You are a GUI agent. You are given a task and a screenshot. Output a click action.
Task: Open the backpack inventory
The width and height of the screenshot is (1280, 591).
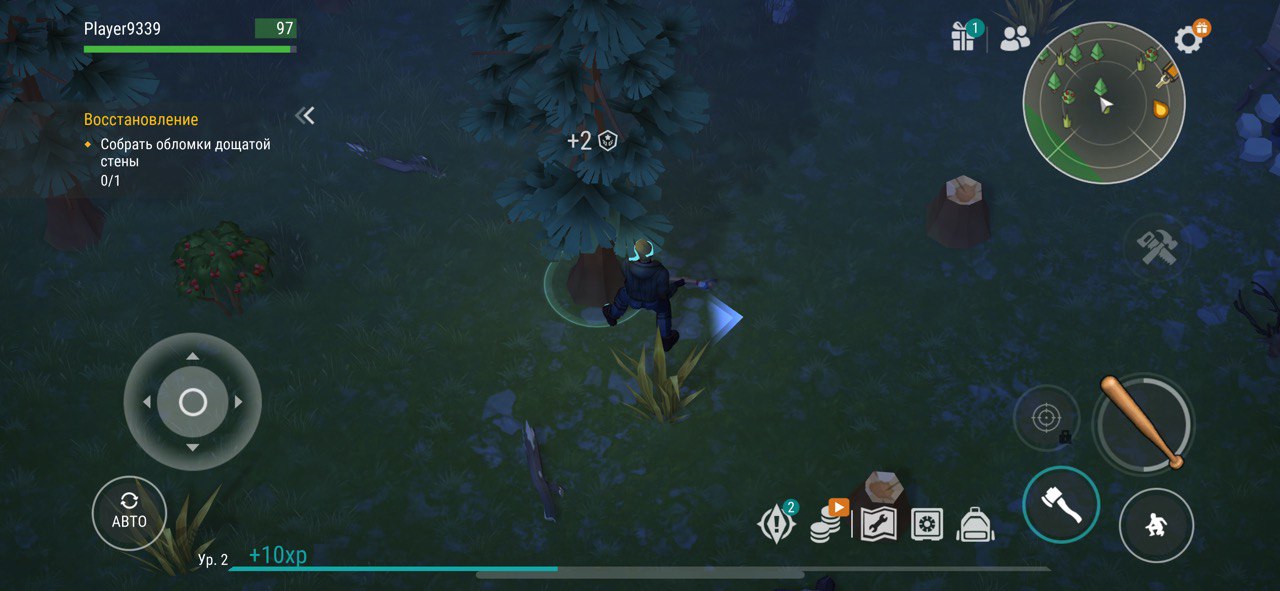pyautogui.click(x=975, y=524)
